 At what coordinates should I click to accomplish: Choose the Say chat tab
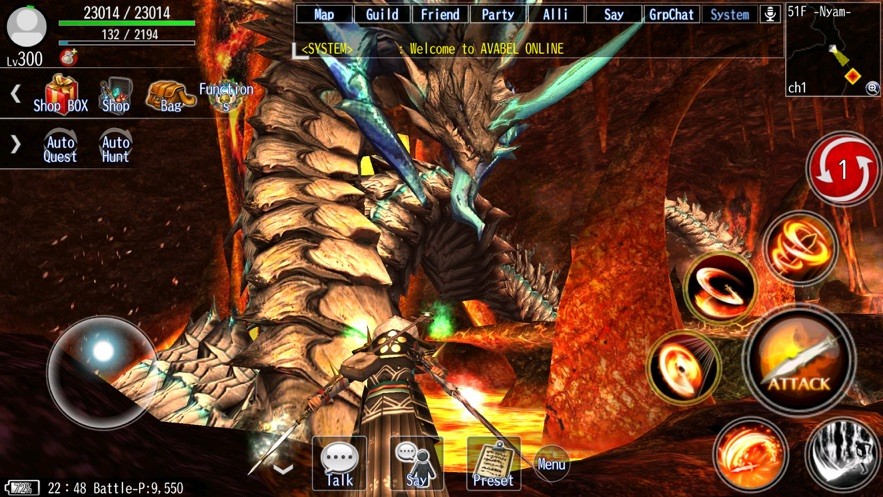[x=614, y=14]
